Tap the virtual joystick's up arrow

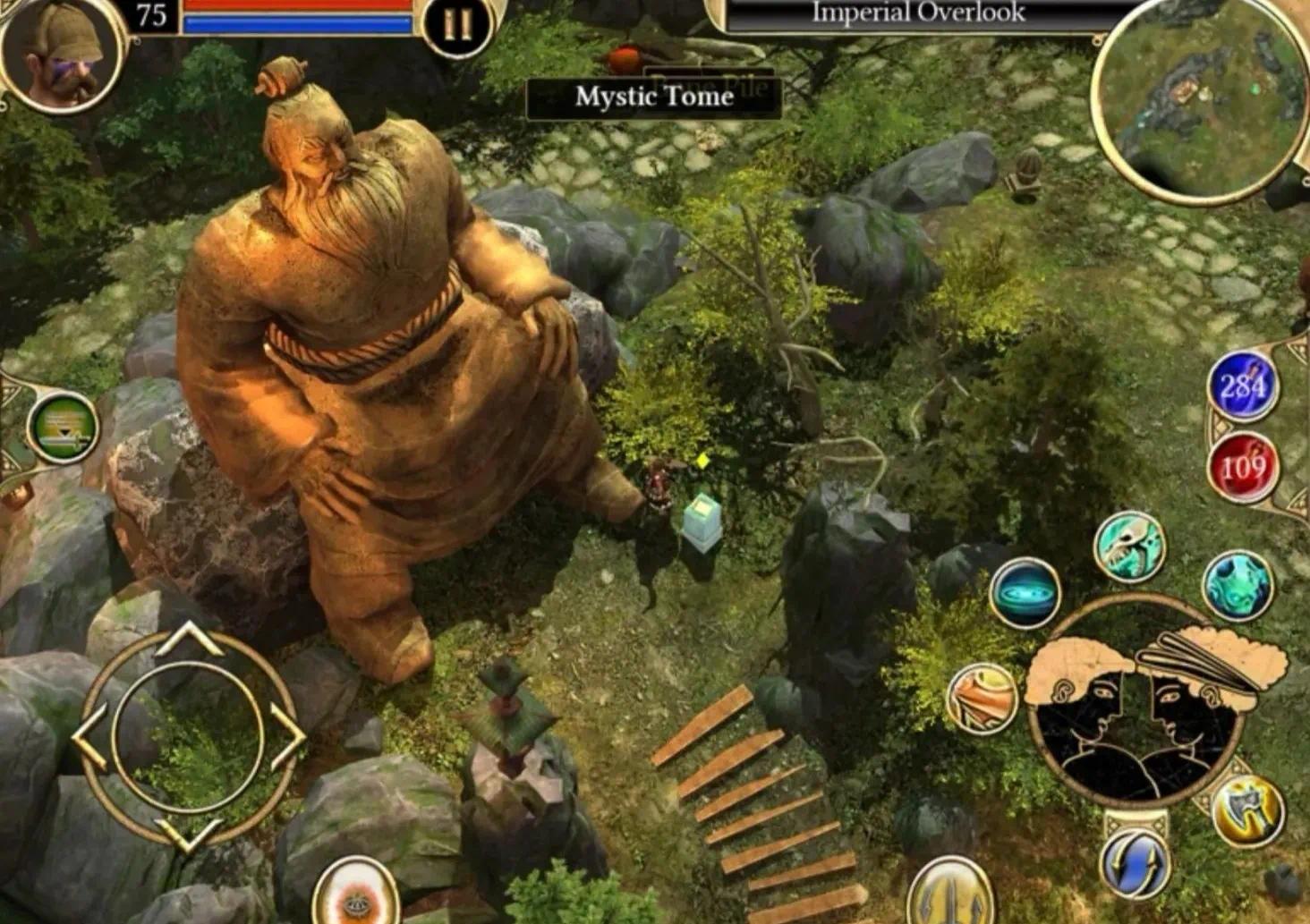(188, 636)
